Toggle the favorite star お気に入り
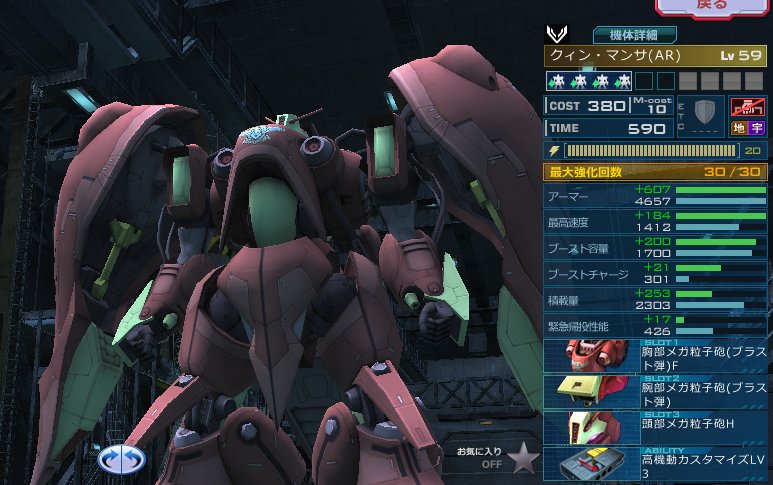 (x=522, y=457)
